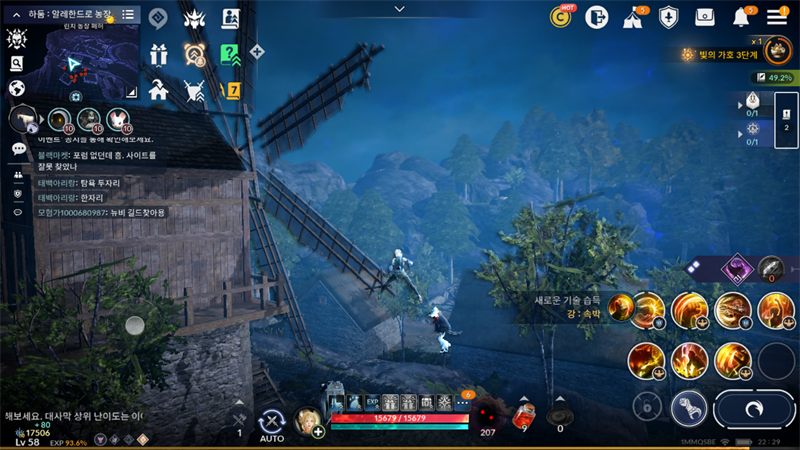Open the gold coin shop marked HOT
This screenshot has width=800, height=450.
(x=562, y=17)
